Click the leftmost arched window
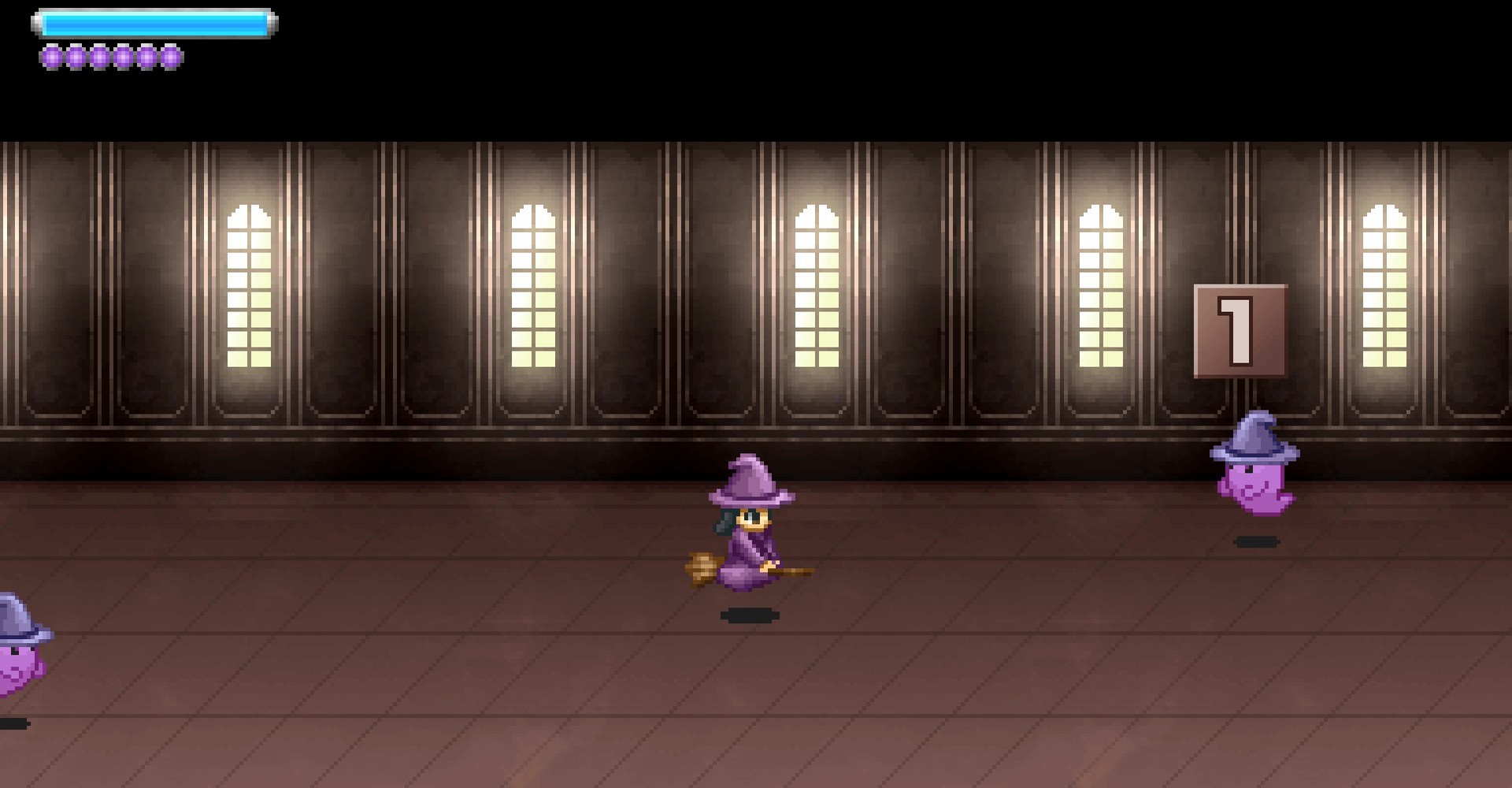The height and width of the screenshot is (788, 1512). [x=250, y=284]
